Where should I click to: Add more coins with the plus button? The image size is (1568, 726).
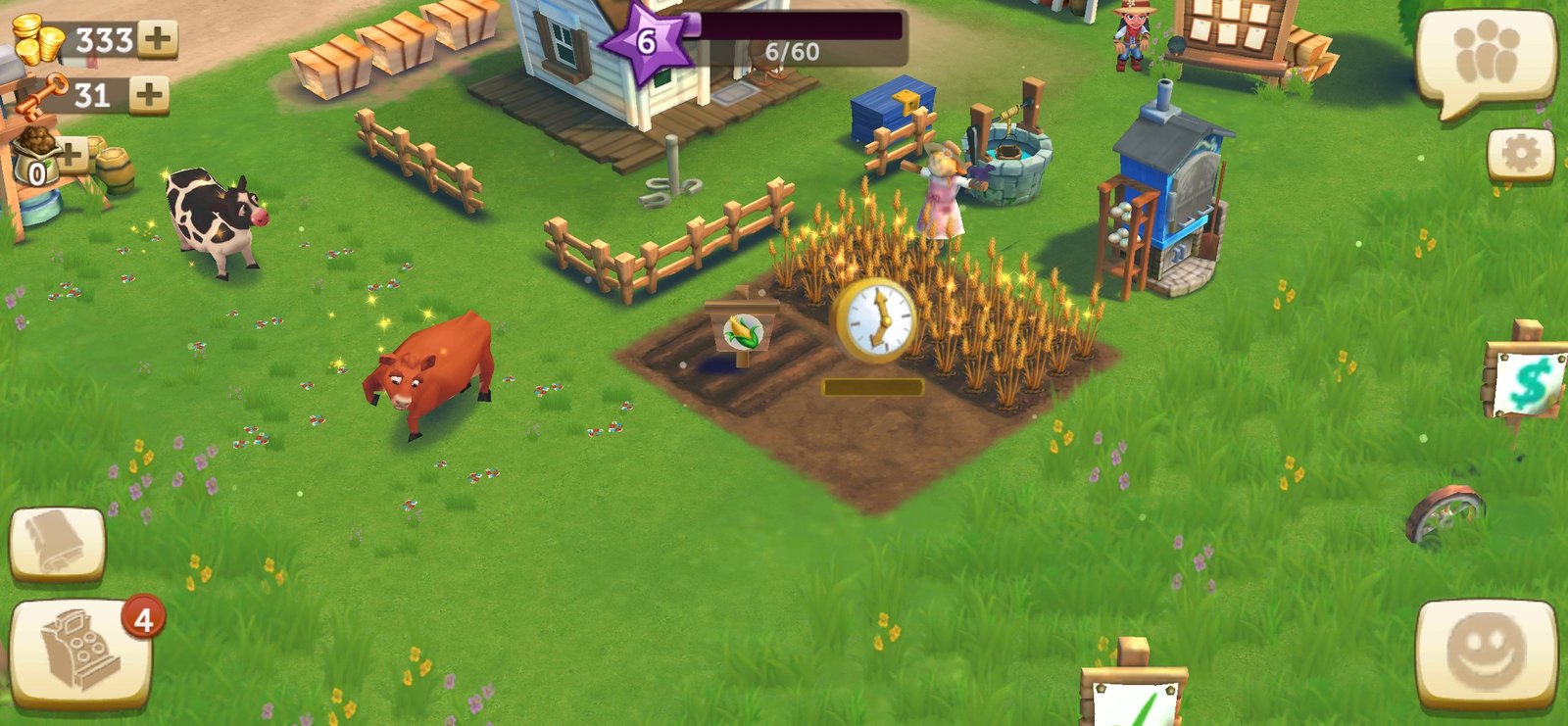[x=157, y=39]
